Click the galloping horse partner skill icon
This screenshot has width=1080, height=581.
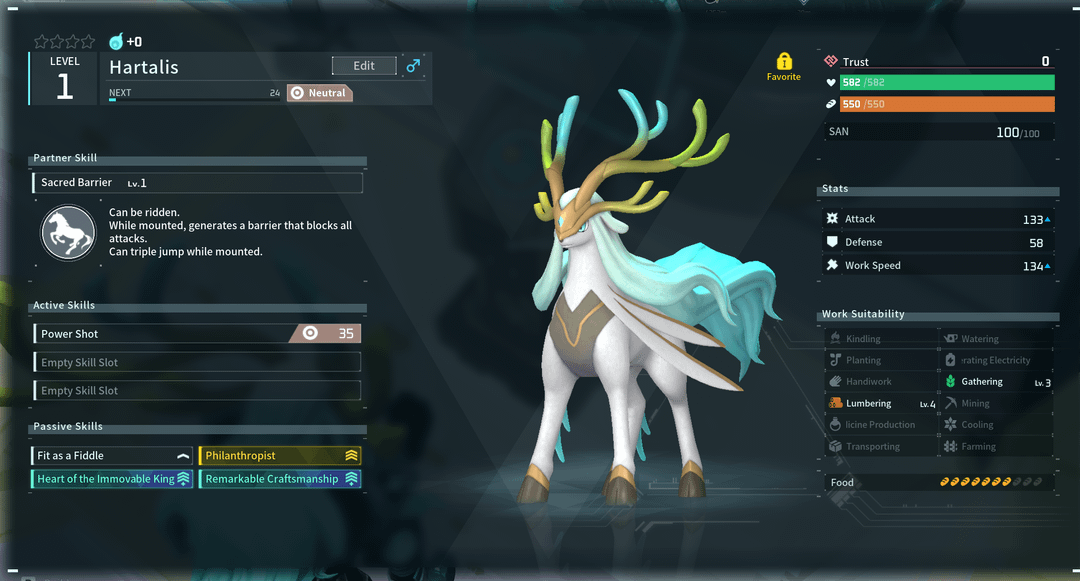point(67,233)
